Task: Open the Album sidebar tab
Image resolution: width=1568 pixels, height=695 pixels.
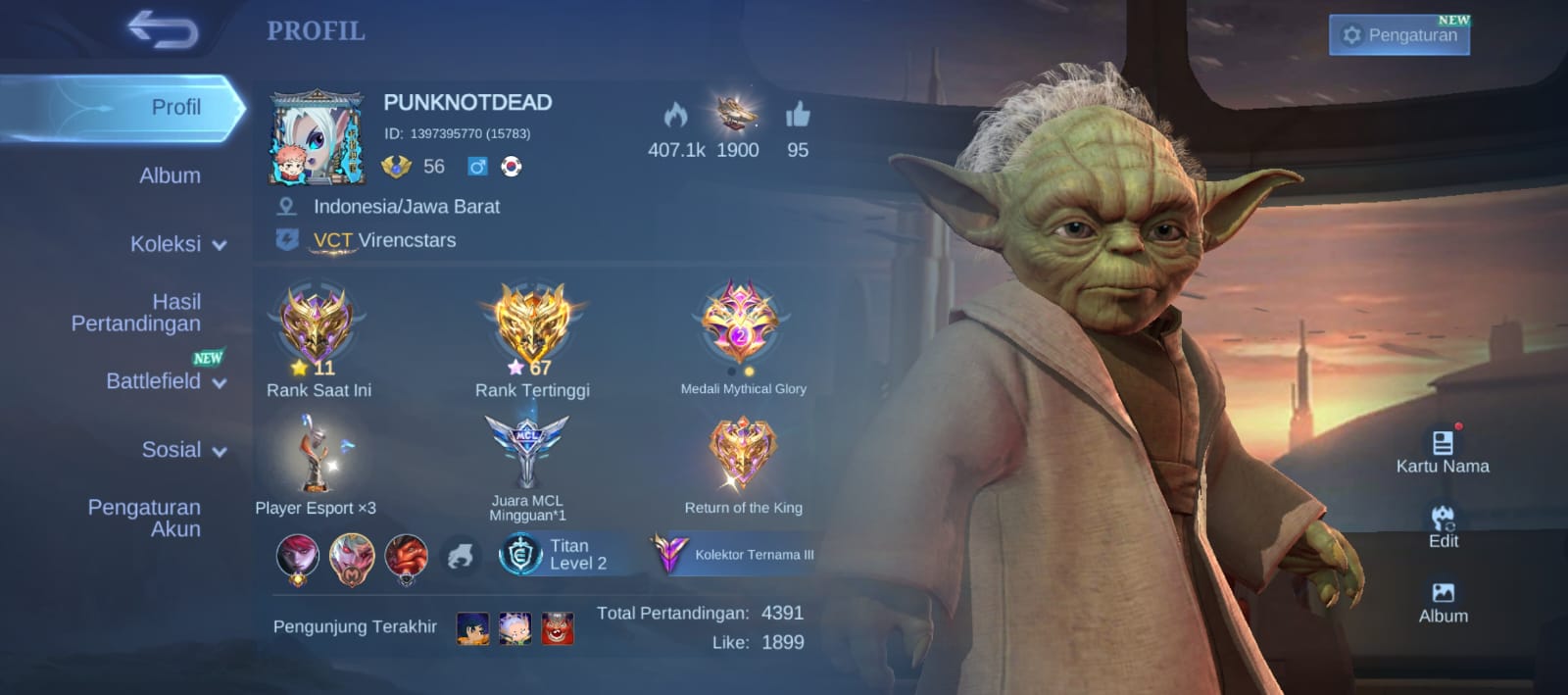Action: (x=170, y=175)
